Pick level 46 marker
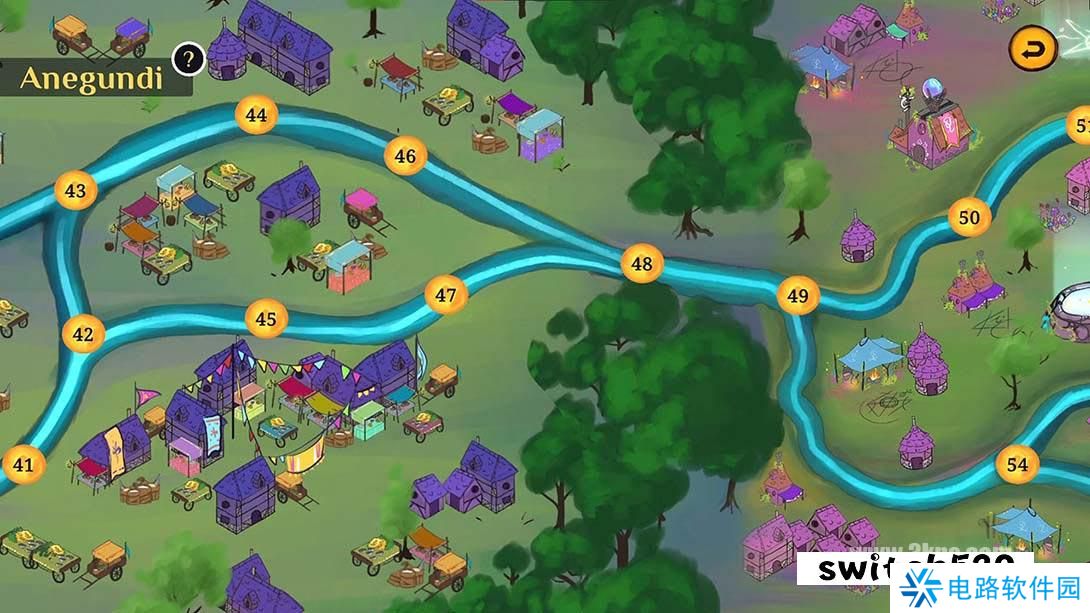The width and height of the screenshot is (1090, 613). coord(405,156)
